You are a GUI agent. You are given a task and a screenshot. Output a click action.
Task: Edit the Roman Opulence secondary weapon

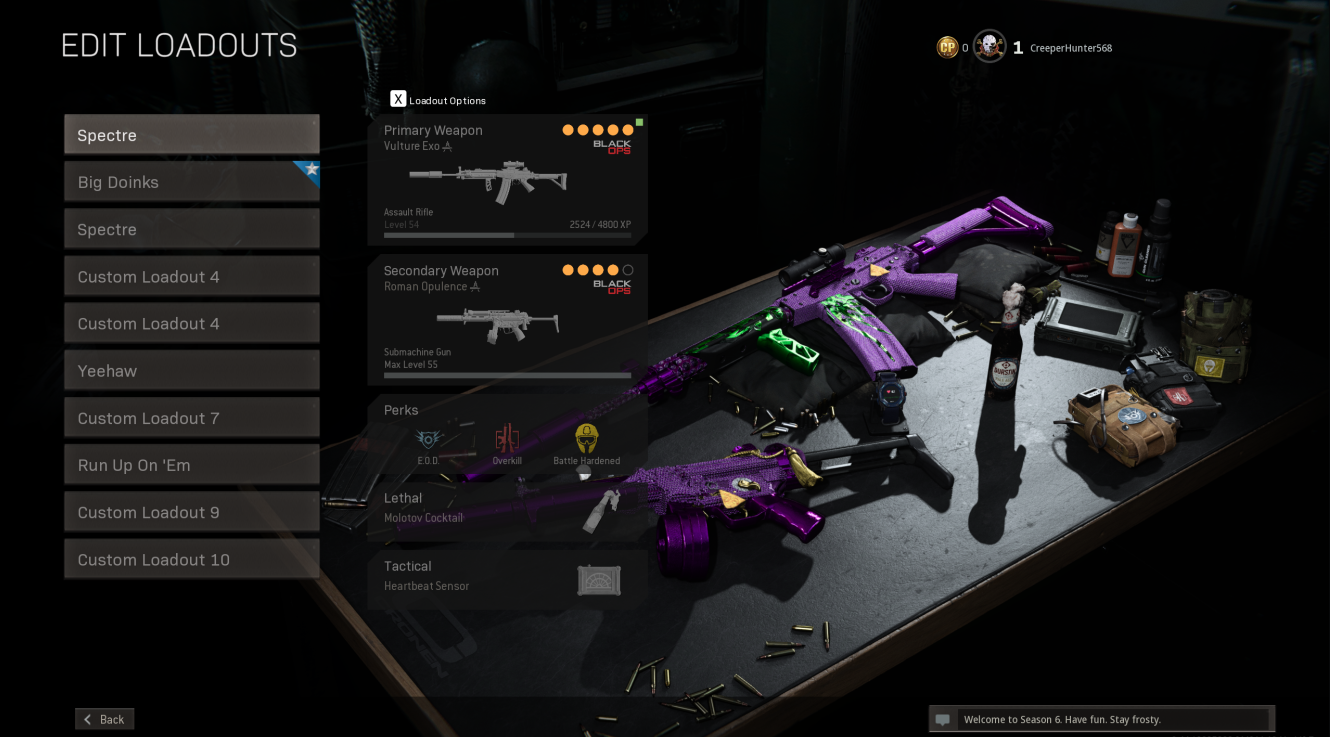click(x=507, y=318)
